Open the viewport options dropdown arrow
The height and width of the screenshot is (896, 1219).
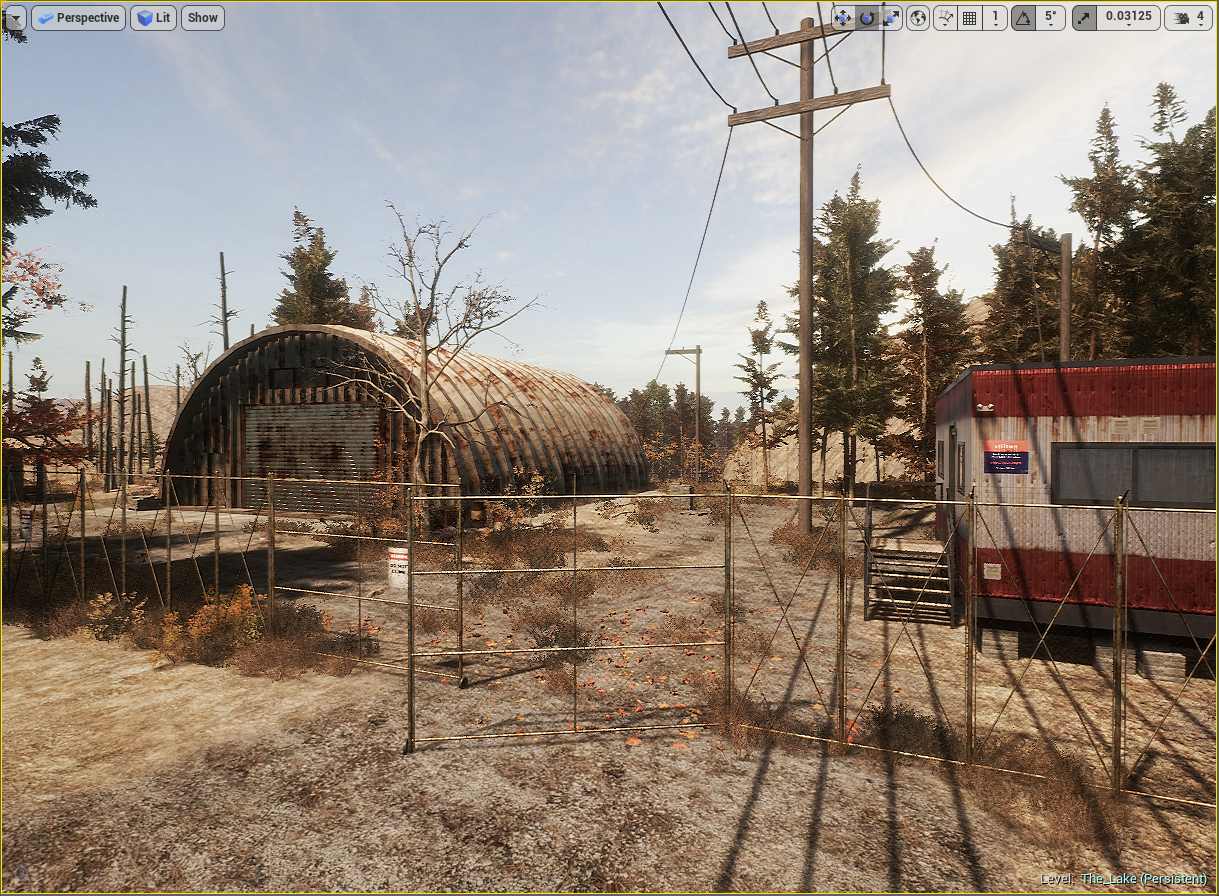[15, 17]
